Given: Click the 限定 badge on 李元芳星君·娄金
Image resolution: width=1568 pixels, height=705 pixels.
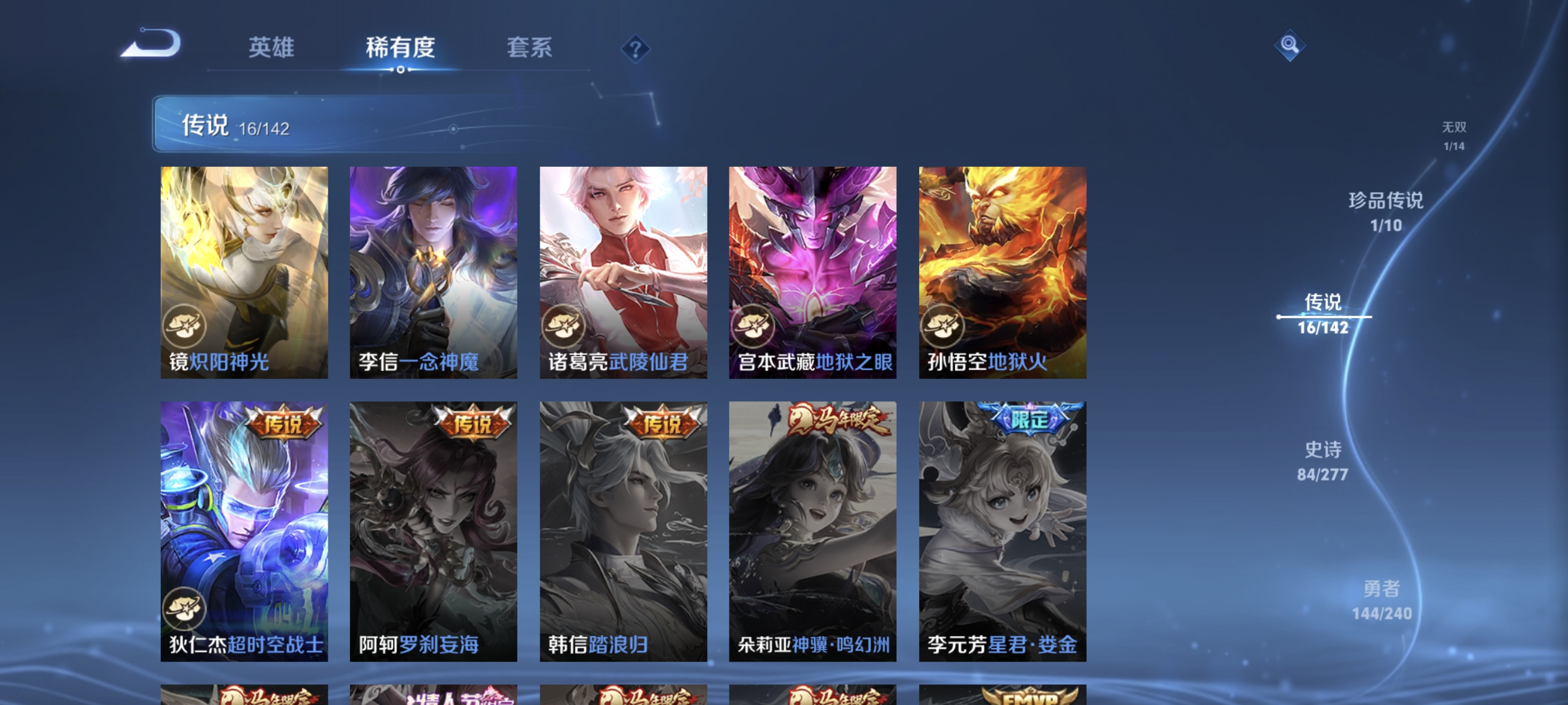Looking at the screenshot, I should point(1030,420).
